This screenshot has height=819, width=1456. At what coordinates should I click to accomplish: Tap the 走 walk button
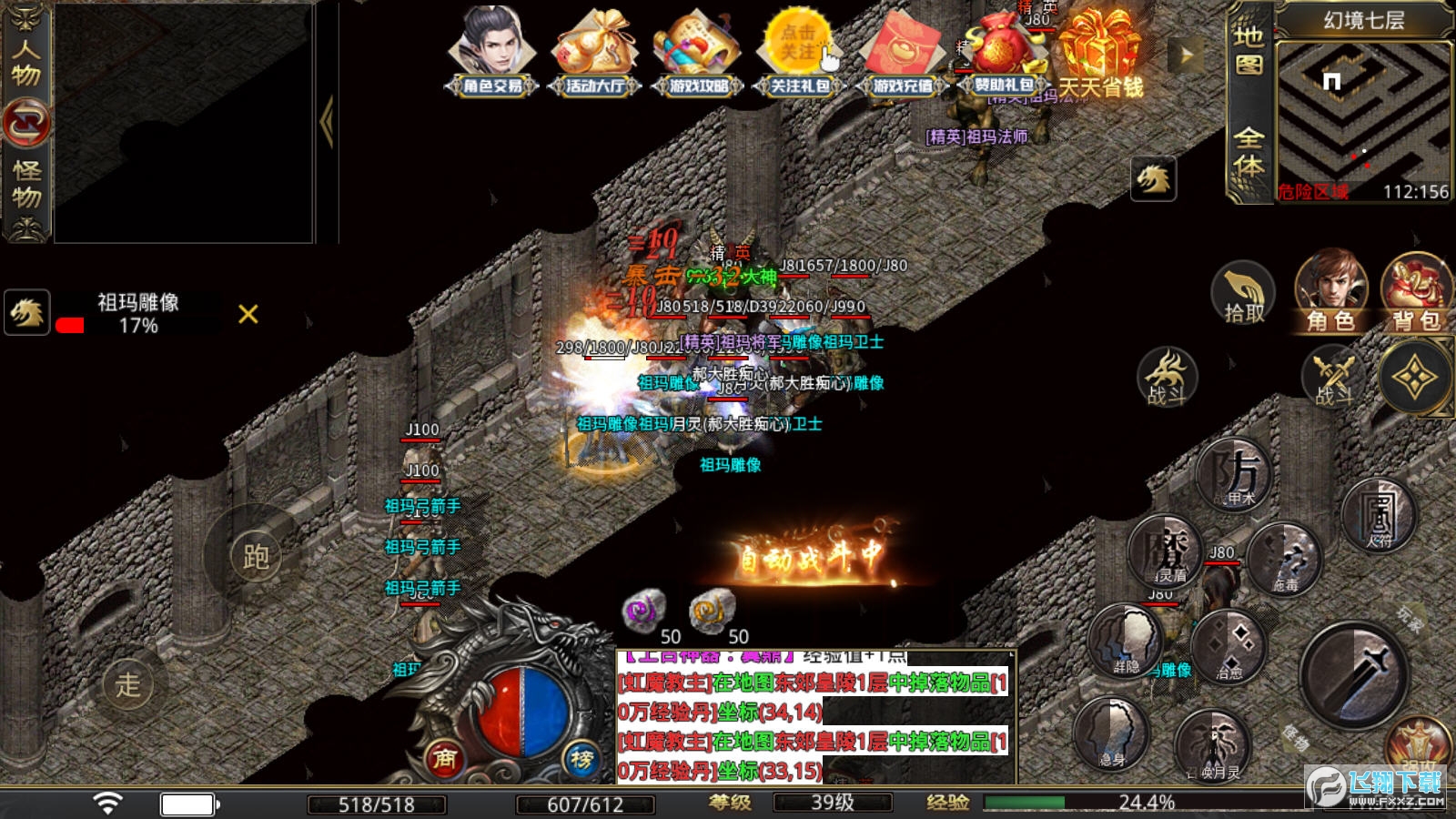pos(128,684)
